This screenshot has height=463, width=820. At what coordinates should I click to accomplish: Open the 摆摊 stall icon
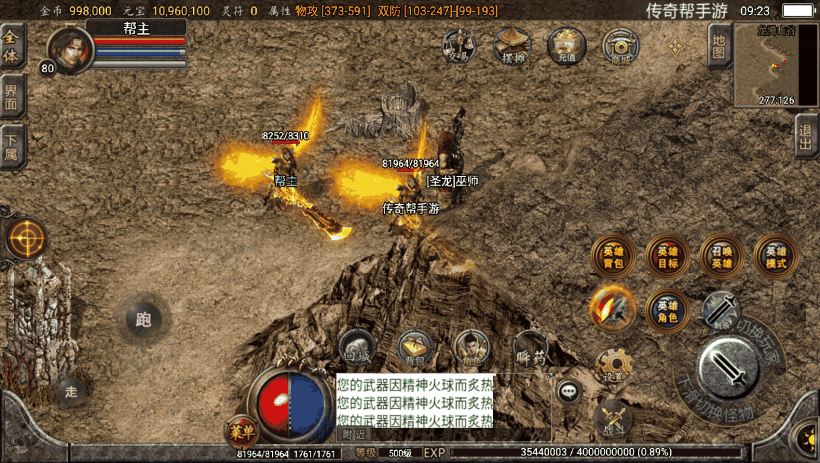coord(513,45)
